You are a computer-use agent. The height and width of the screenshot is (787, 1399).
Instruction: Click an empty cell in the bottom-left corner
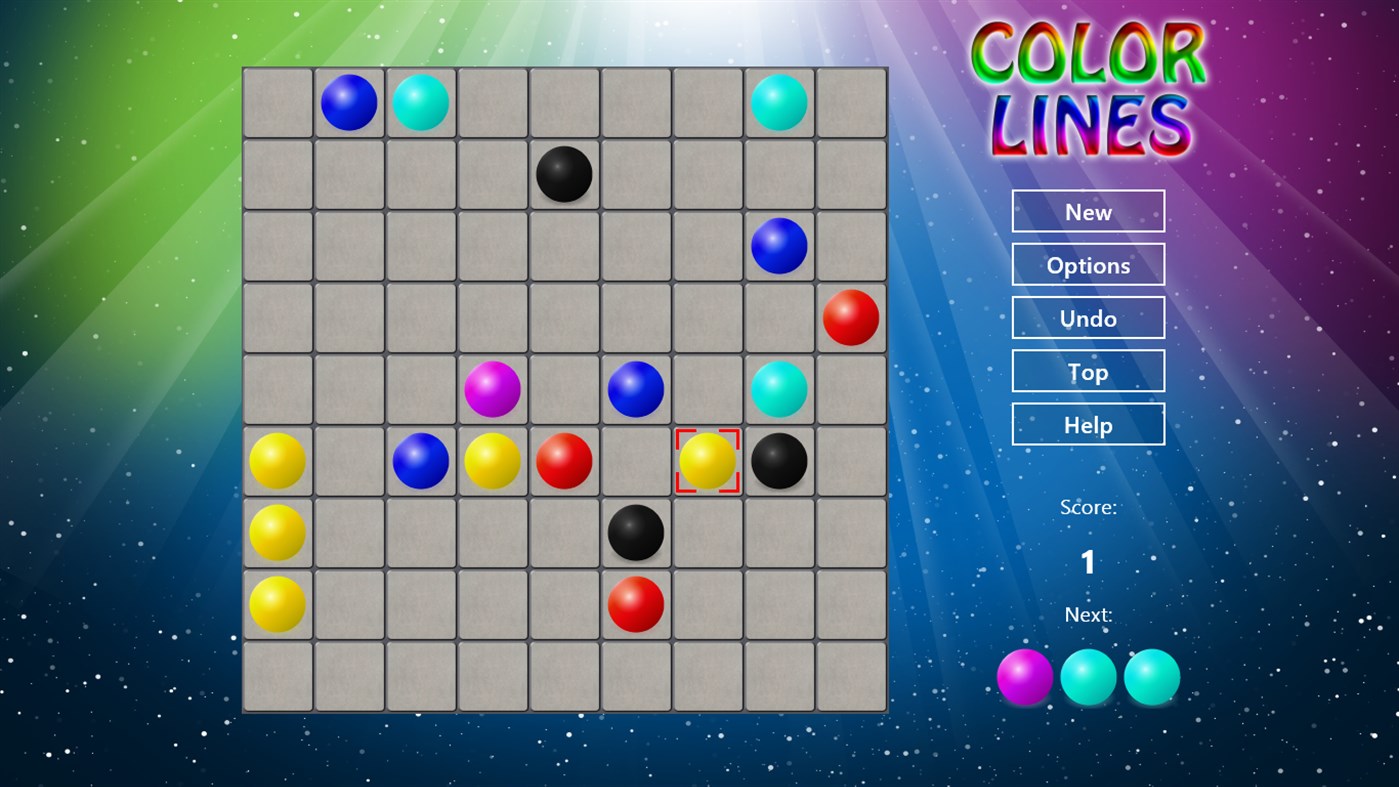[x=277, y=675]
